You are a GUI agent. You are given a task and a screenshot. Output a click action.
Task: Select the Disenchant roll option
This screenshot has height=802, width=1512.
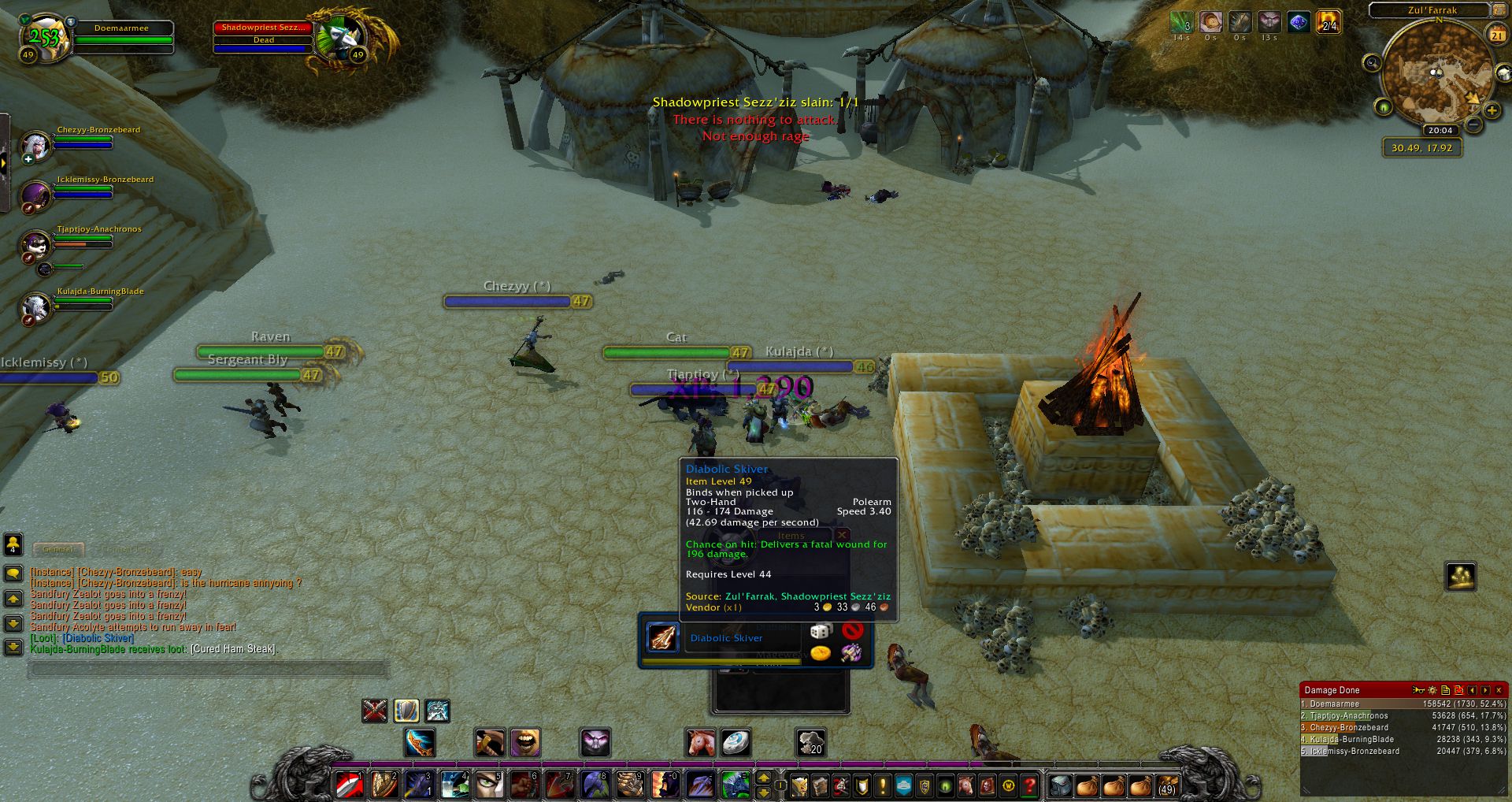pyautogui.click(x=851, y=652)
